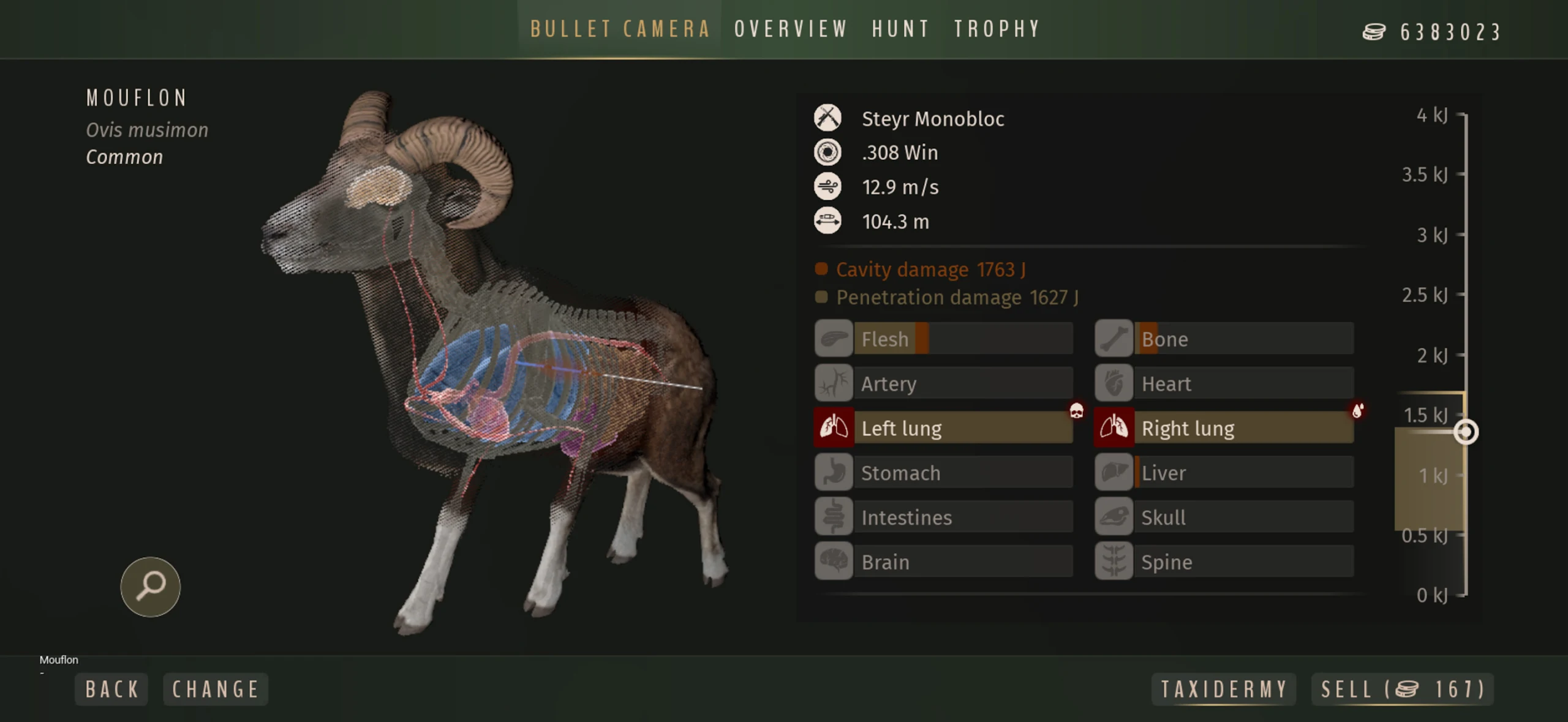The height and width of the screenshot is (722, 1568).
Task: Highlight the Bone damage row
Action: click(1224, 339)
